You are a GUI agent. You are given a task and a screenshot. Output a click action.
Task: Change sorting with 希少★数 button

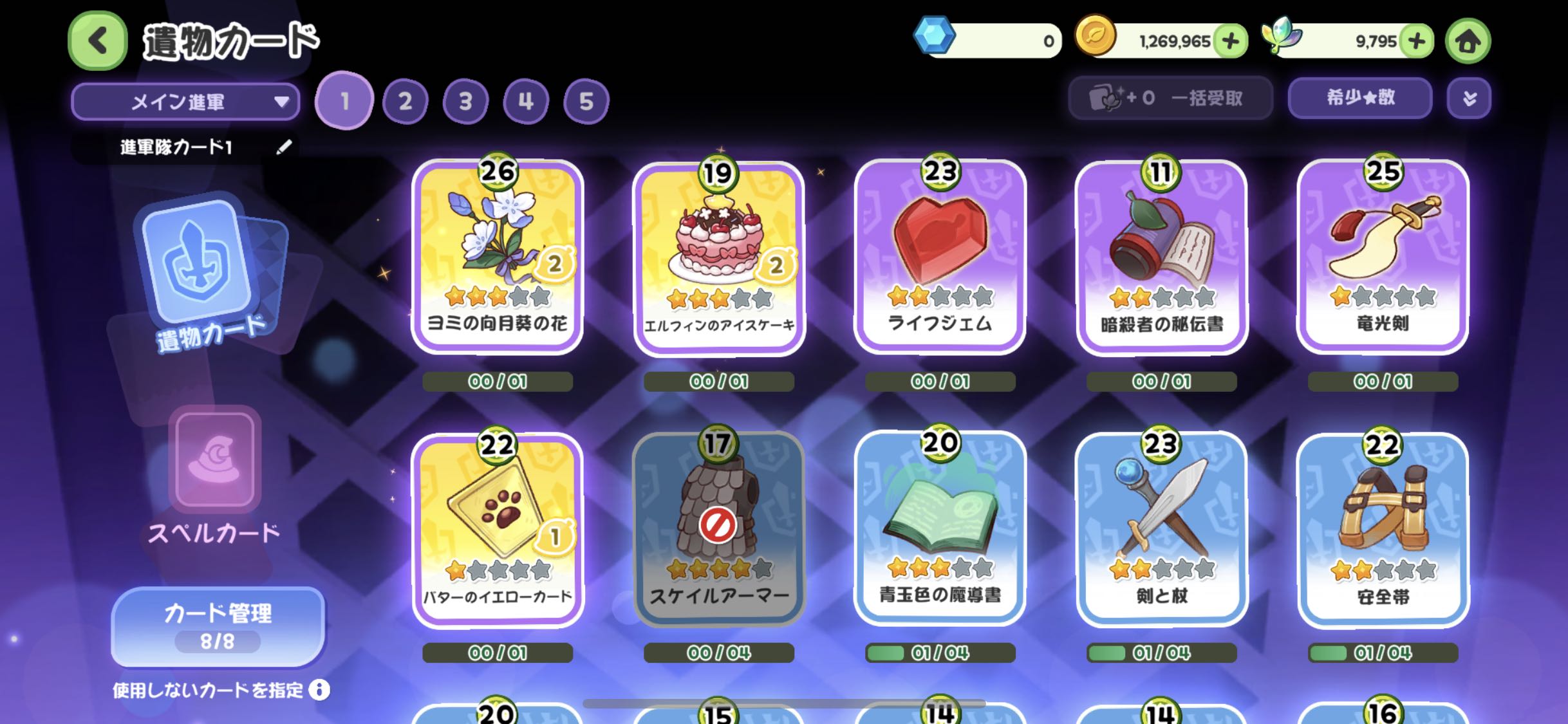point(1359,98)
